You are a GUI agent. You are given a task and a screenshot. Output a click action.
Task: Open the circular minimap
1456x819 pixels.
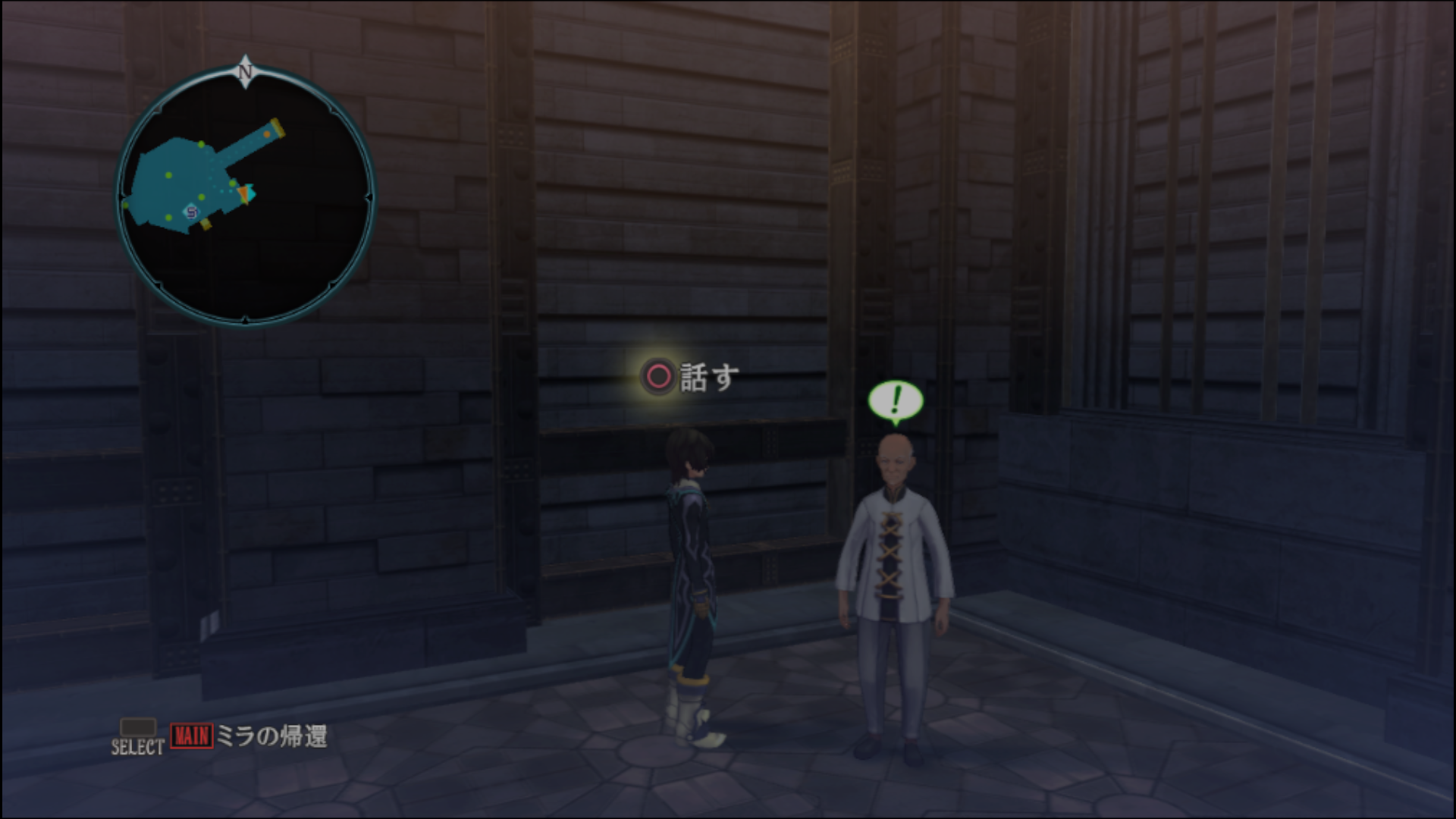click(245, 195)
